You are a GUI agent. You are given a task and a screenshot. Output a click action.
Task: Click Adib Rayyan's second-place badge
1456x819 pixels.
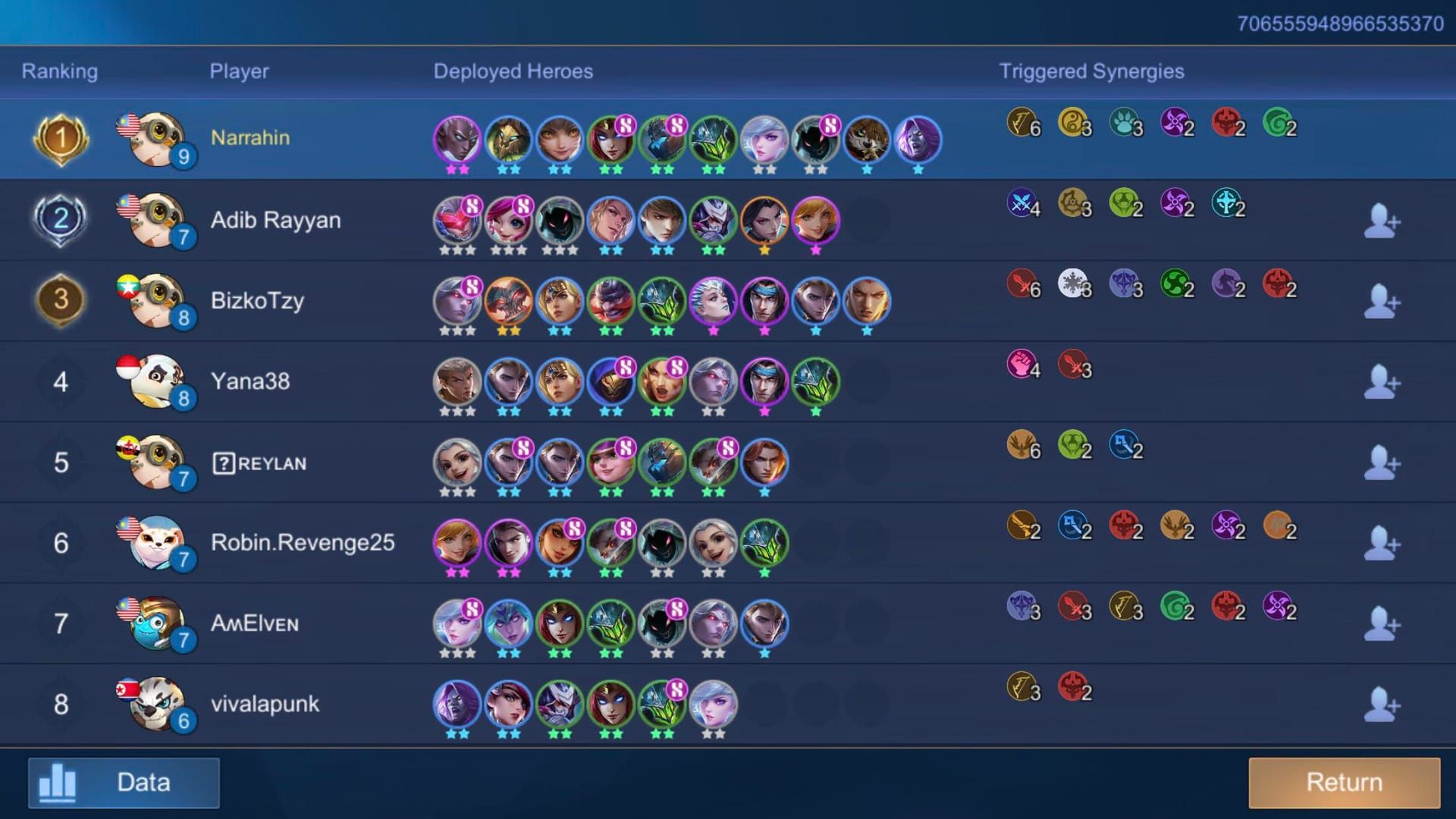pyautogui.click(x=59, y=219)
